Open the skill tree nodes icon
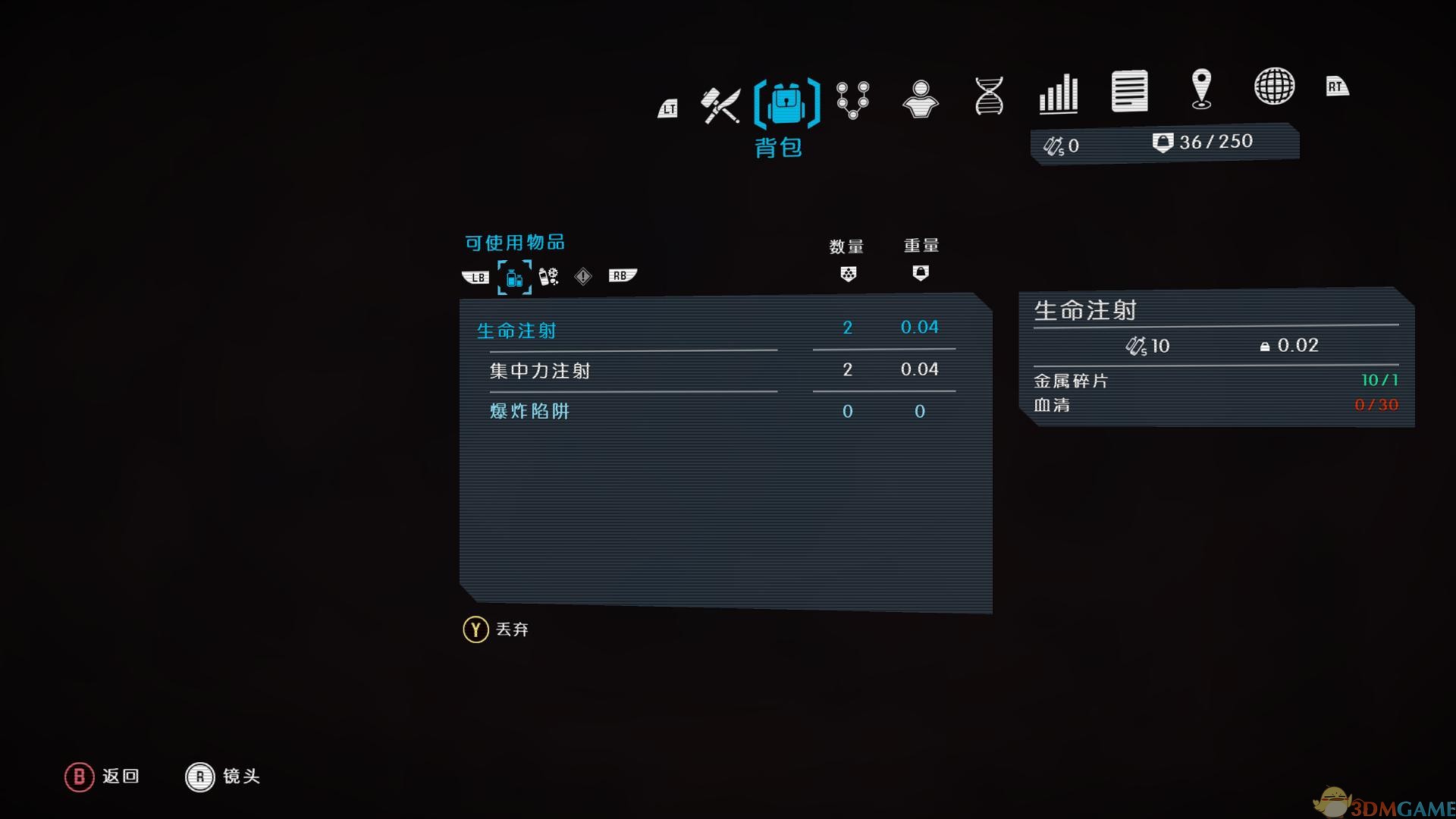The image size is (1456, 819). pos(852,101)
